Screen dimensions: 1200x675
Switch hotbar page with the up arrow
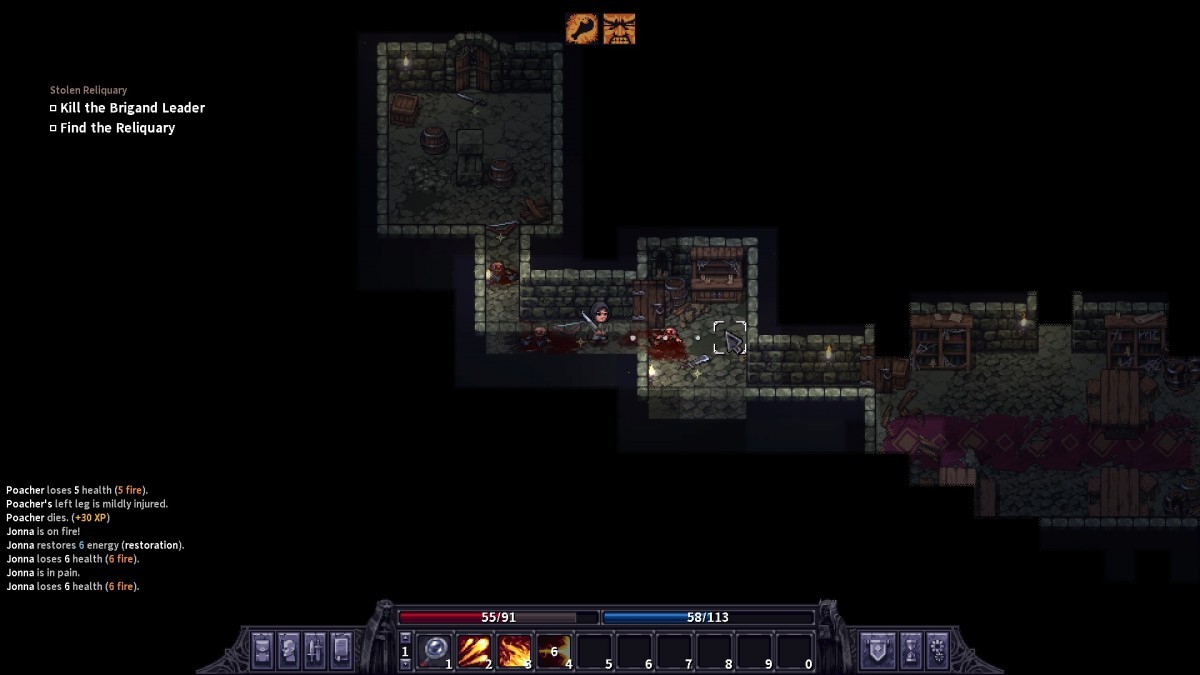405,638
